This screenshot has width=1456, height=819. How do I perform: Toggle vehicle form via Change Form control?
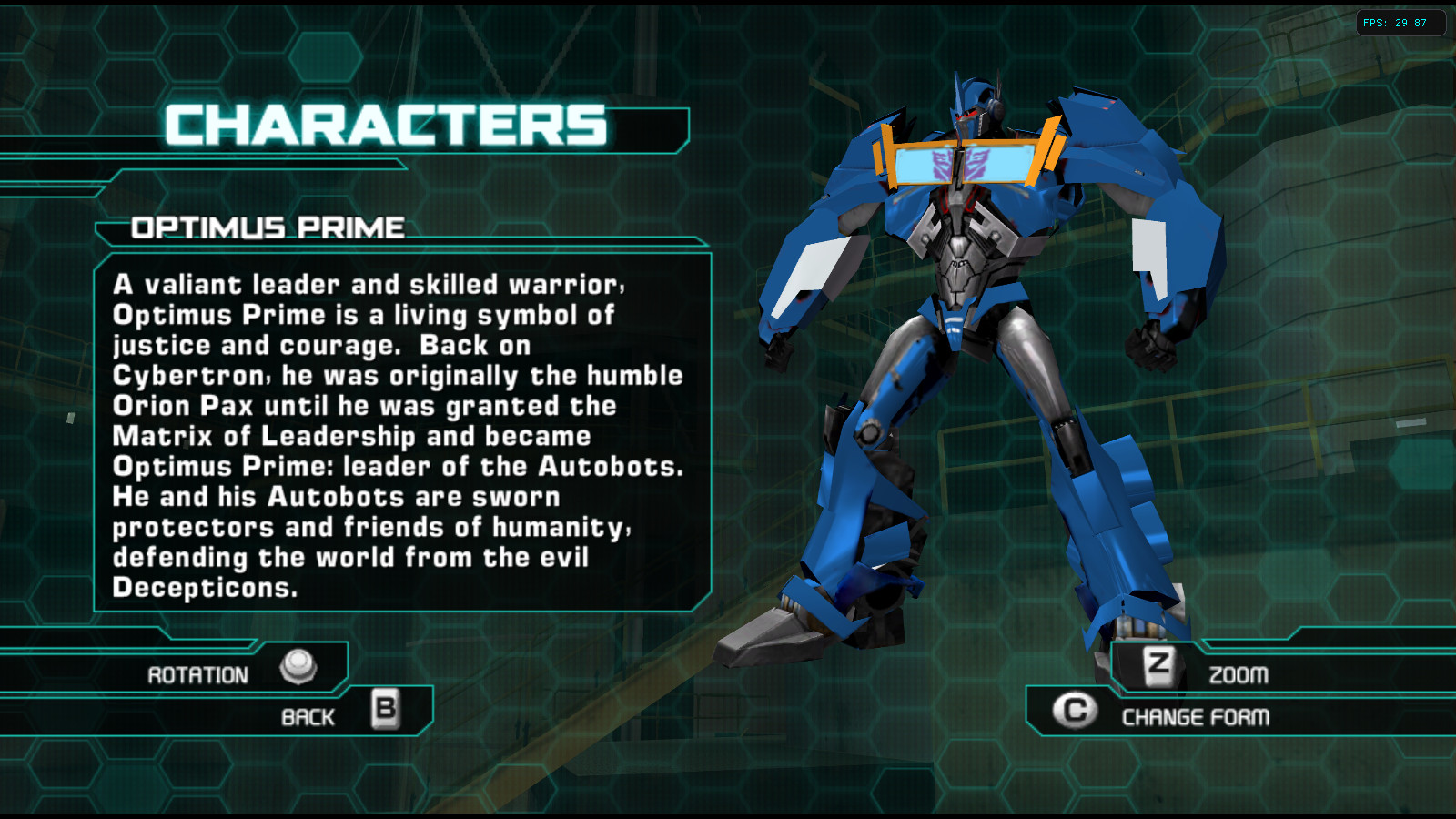tap(1076, 710)
